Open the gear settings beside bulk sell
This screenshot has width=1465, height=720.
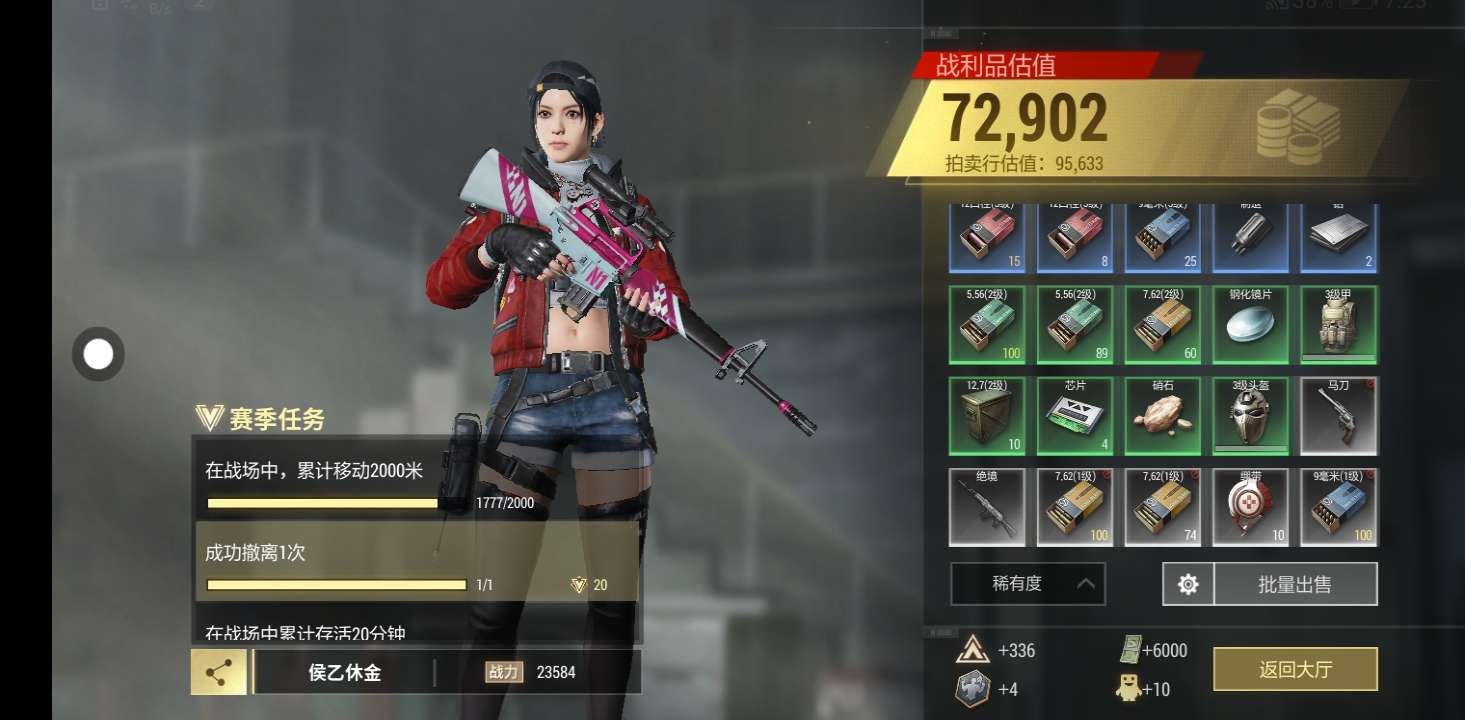(1188, 584)
